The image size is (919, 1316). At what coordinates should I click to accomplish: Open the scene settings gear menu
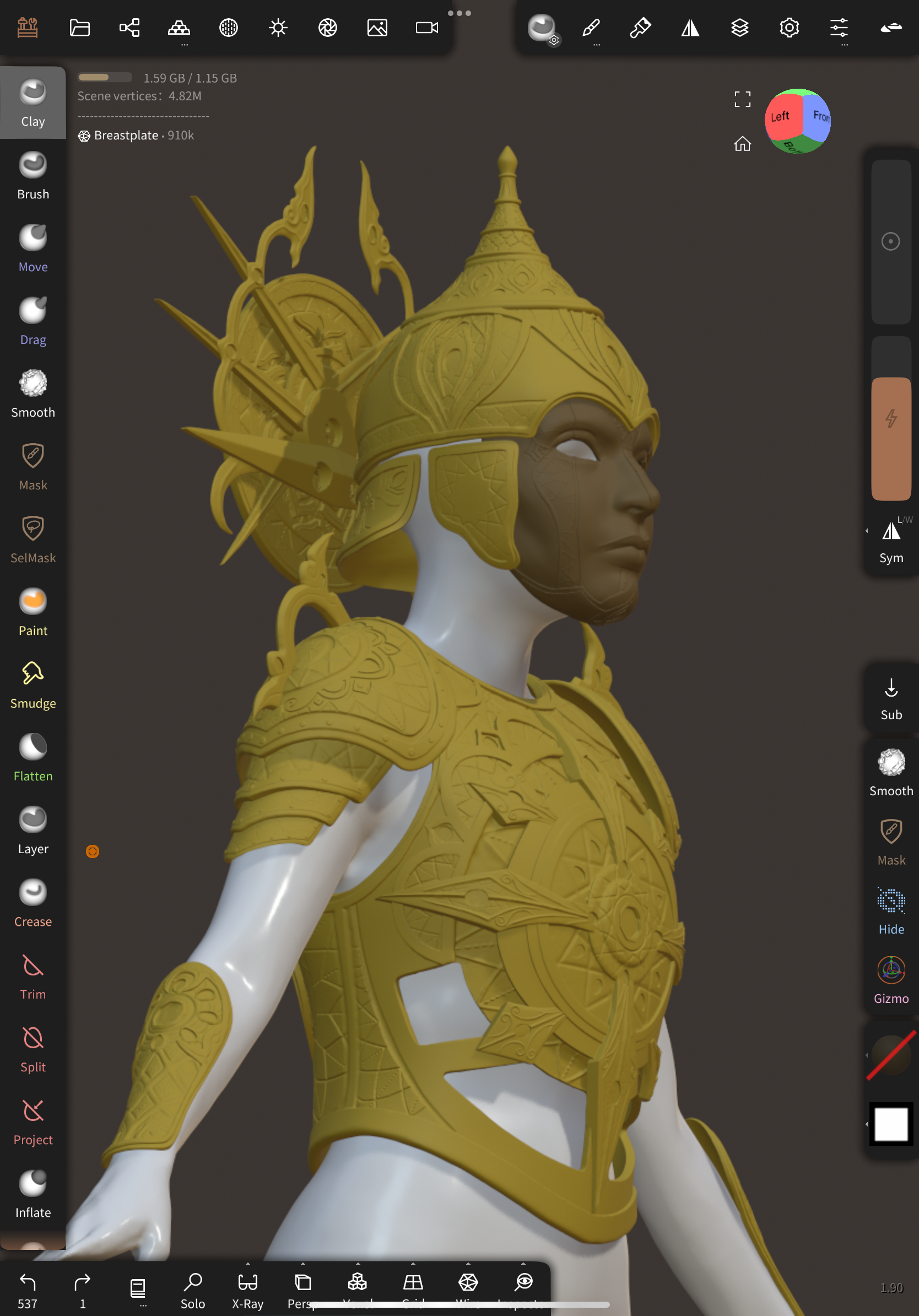pyautogui.click(x=789, y=27)
